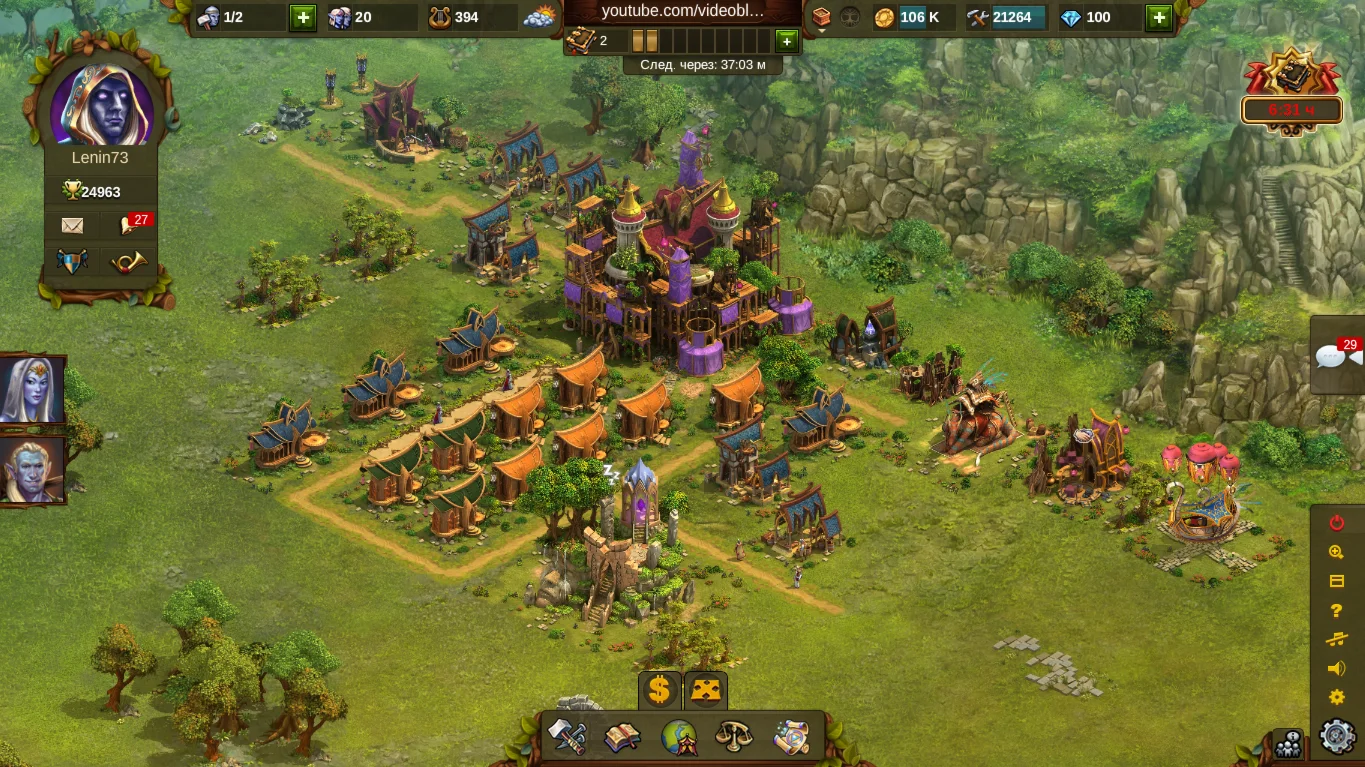Click the Lenin73 player portrait
Viewport: 1365px width, 767px height.
click(x=101, y=106)
